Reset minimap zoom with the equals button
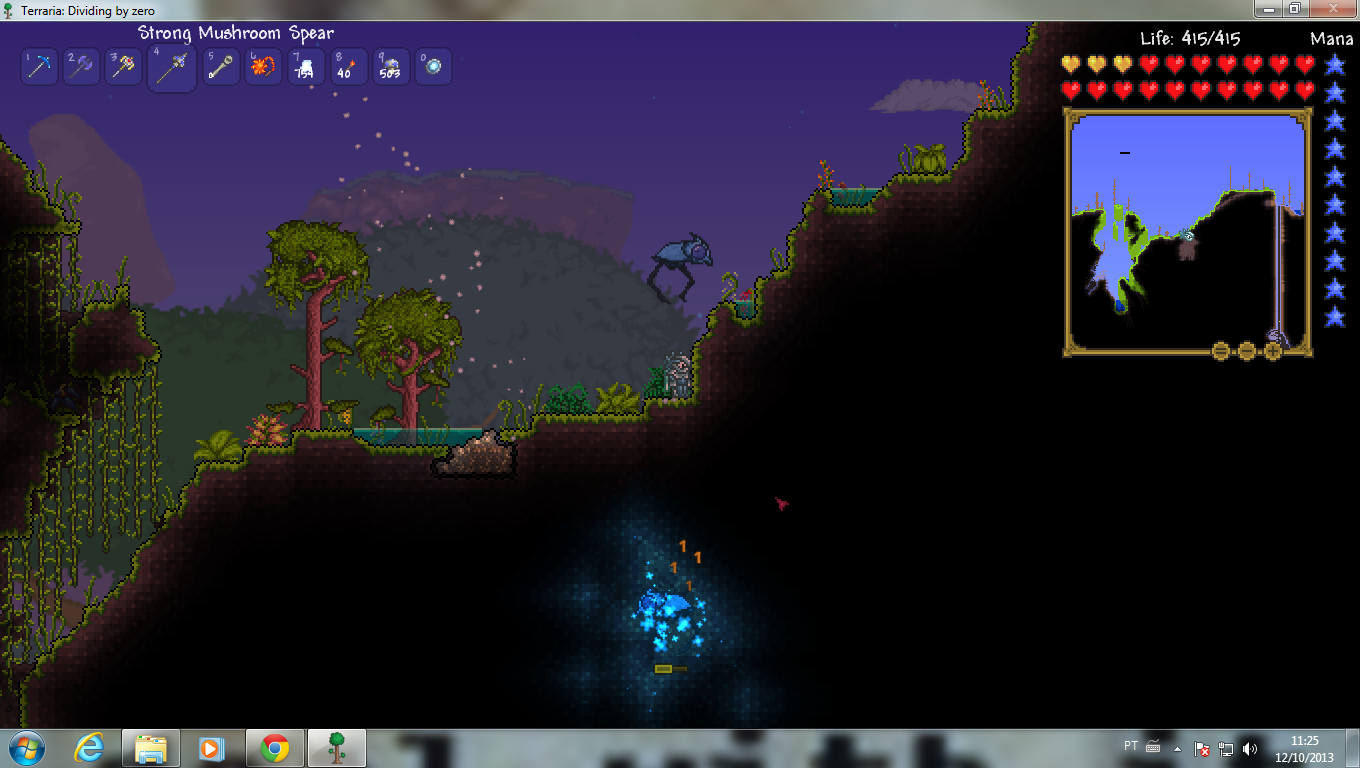This screenshot has width=1360, height=768. tap(1220, 350)
